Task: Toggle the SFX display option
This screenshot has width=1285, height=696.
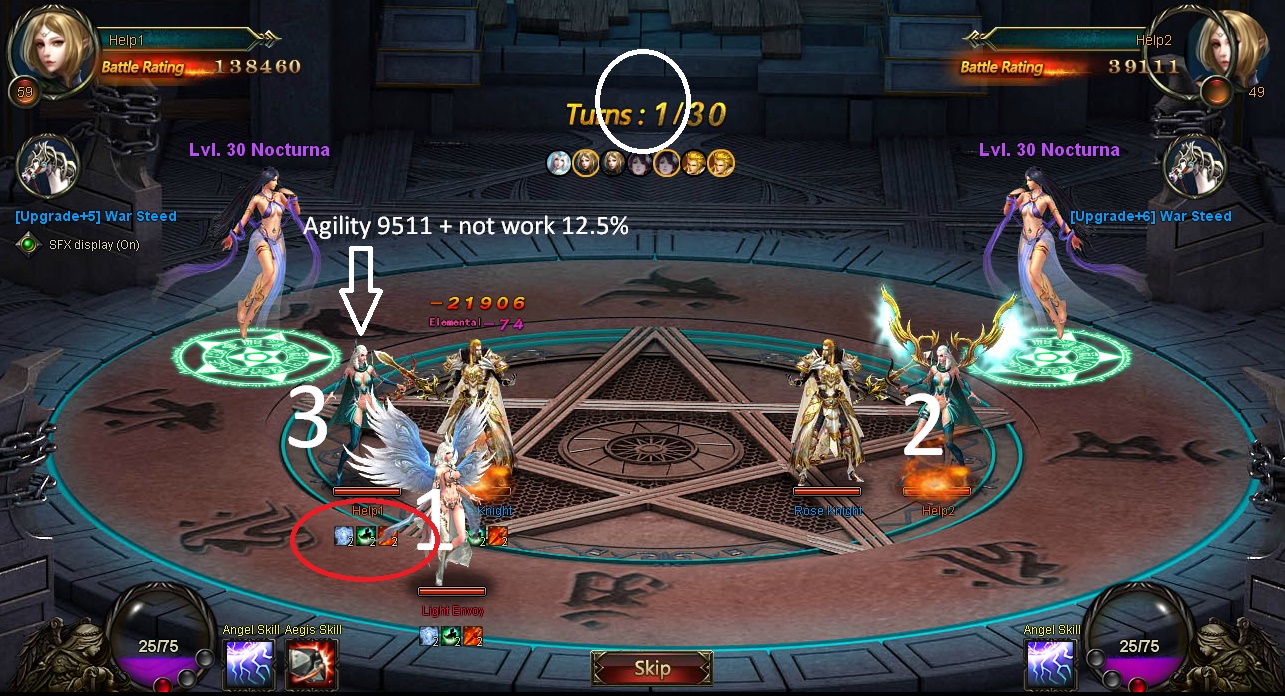Action: coord(29,245)
